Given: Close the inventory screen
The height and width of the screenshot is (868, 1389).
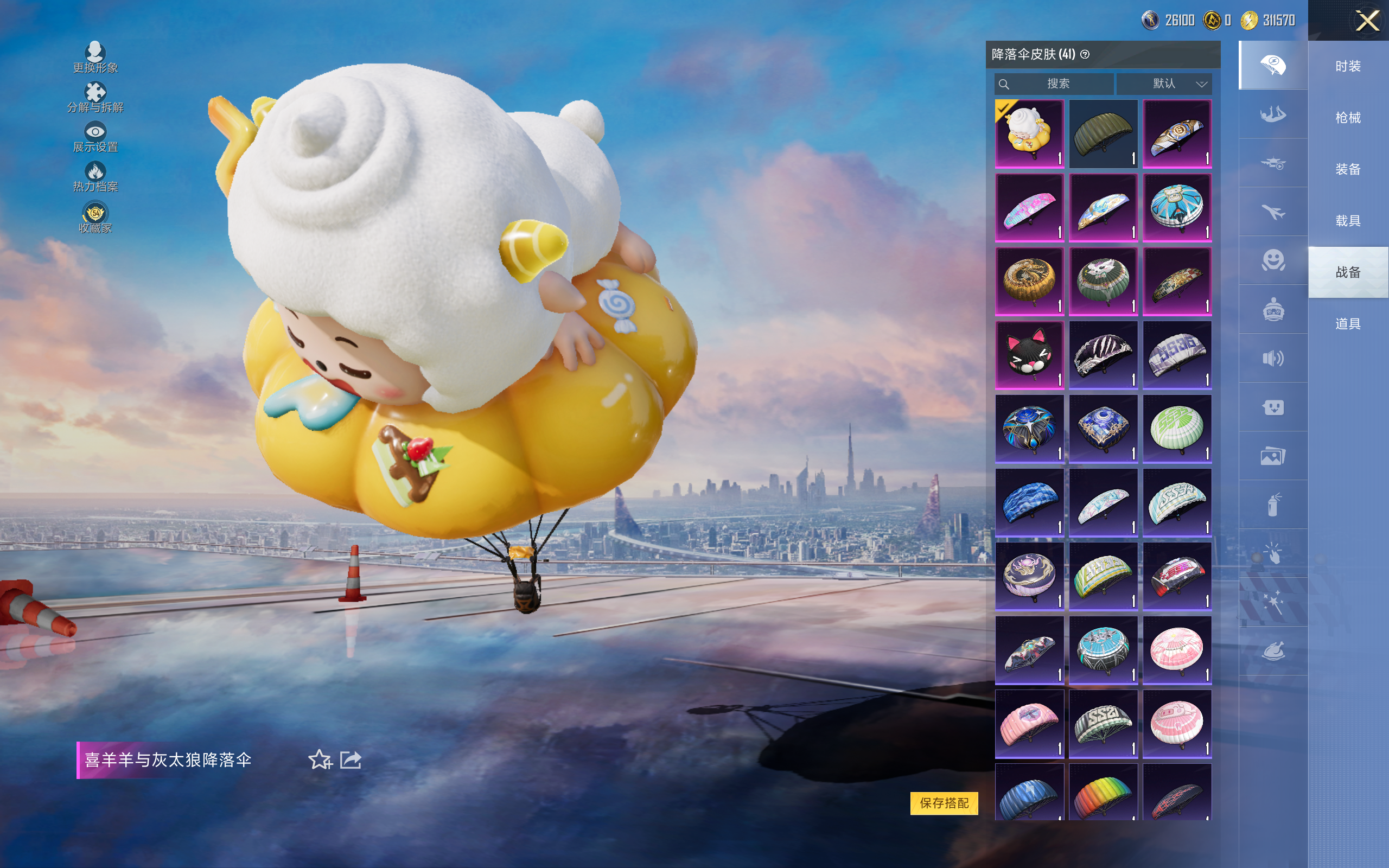Looking at the screenshot, I should tap(1367, 21).
